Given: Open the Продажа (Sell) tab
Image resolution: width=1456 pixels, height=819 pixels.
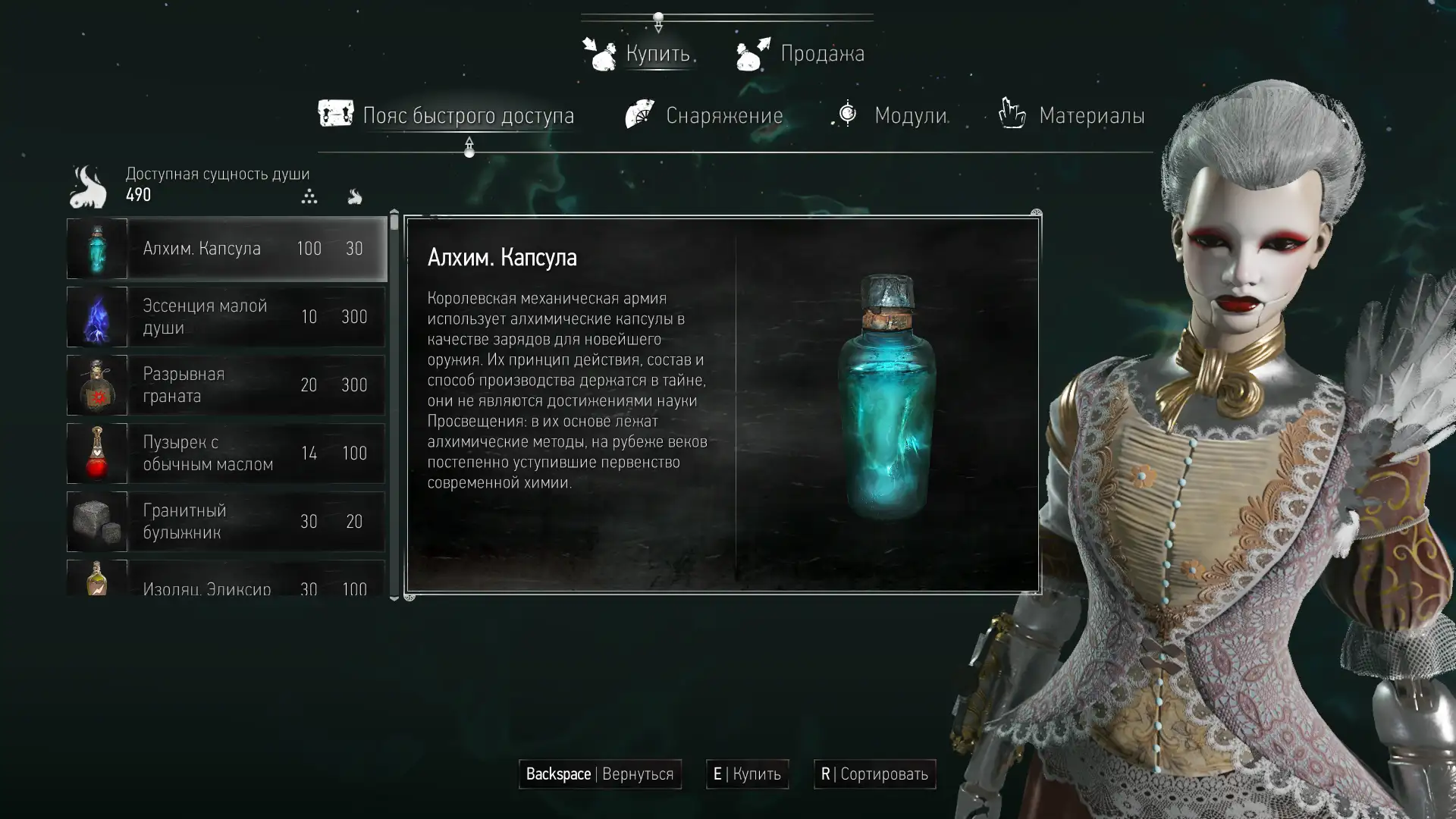Looking at the screenshot, I should [x=801, y=54].
